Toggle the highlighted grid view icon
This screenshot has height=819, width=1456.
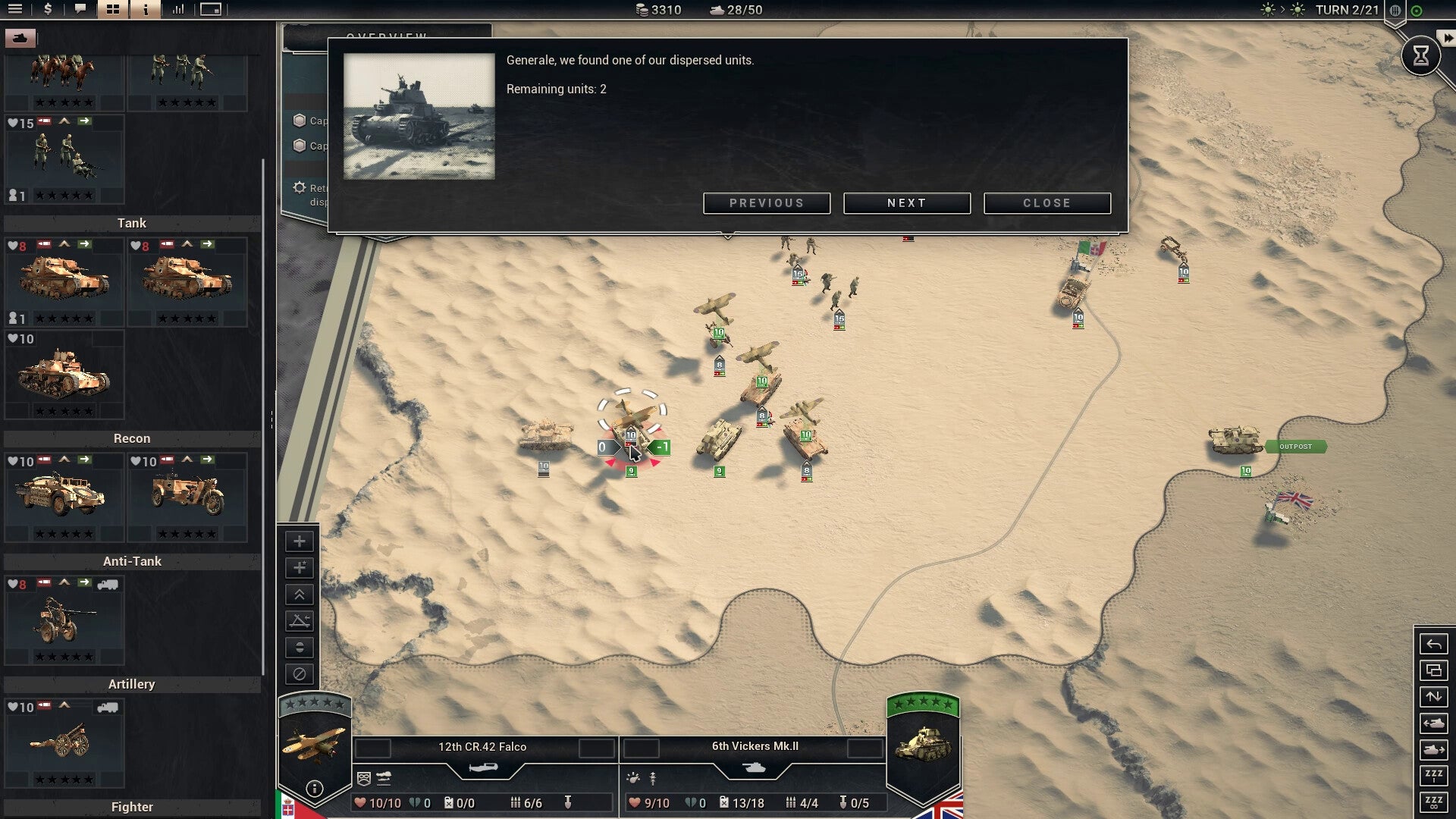pyautogui.click(x=112, y=11)
